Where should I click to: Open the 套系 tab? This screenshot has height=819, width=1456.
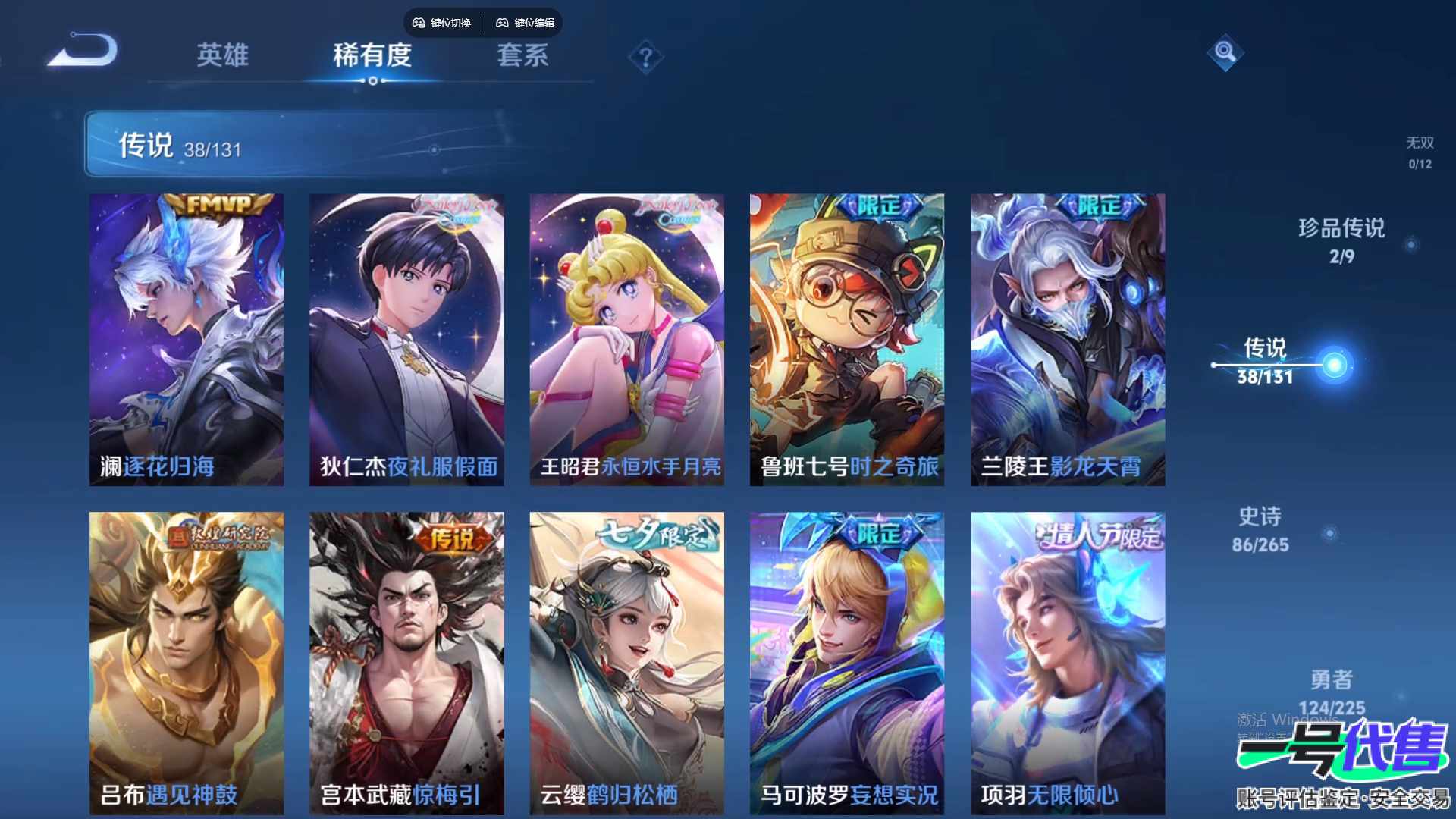point(522,55)
